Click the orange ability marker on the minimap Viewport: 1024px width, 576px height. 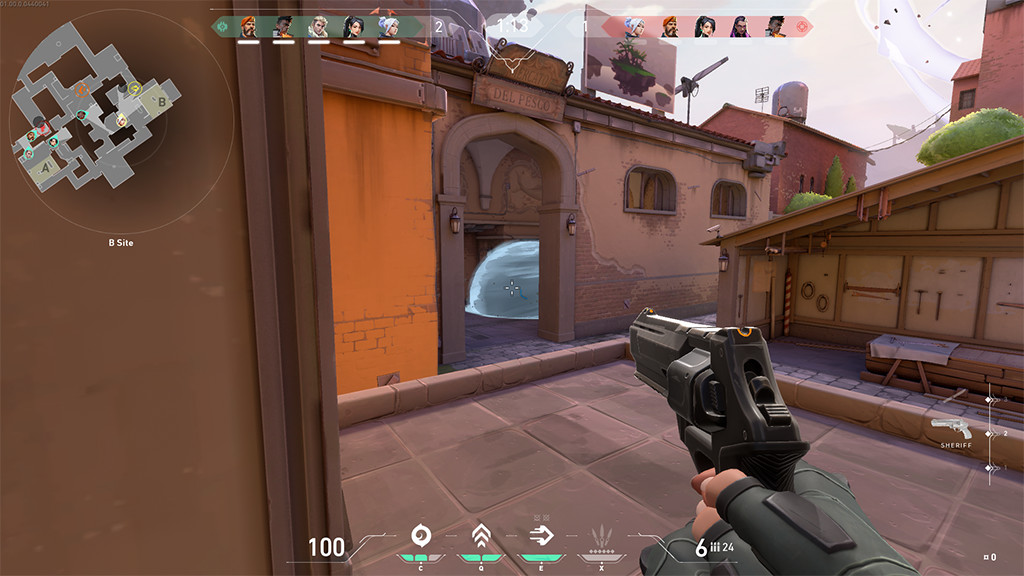(84, 90)
